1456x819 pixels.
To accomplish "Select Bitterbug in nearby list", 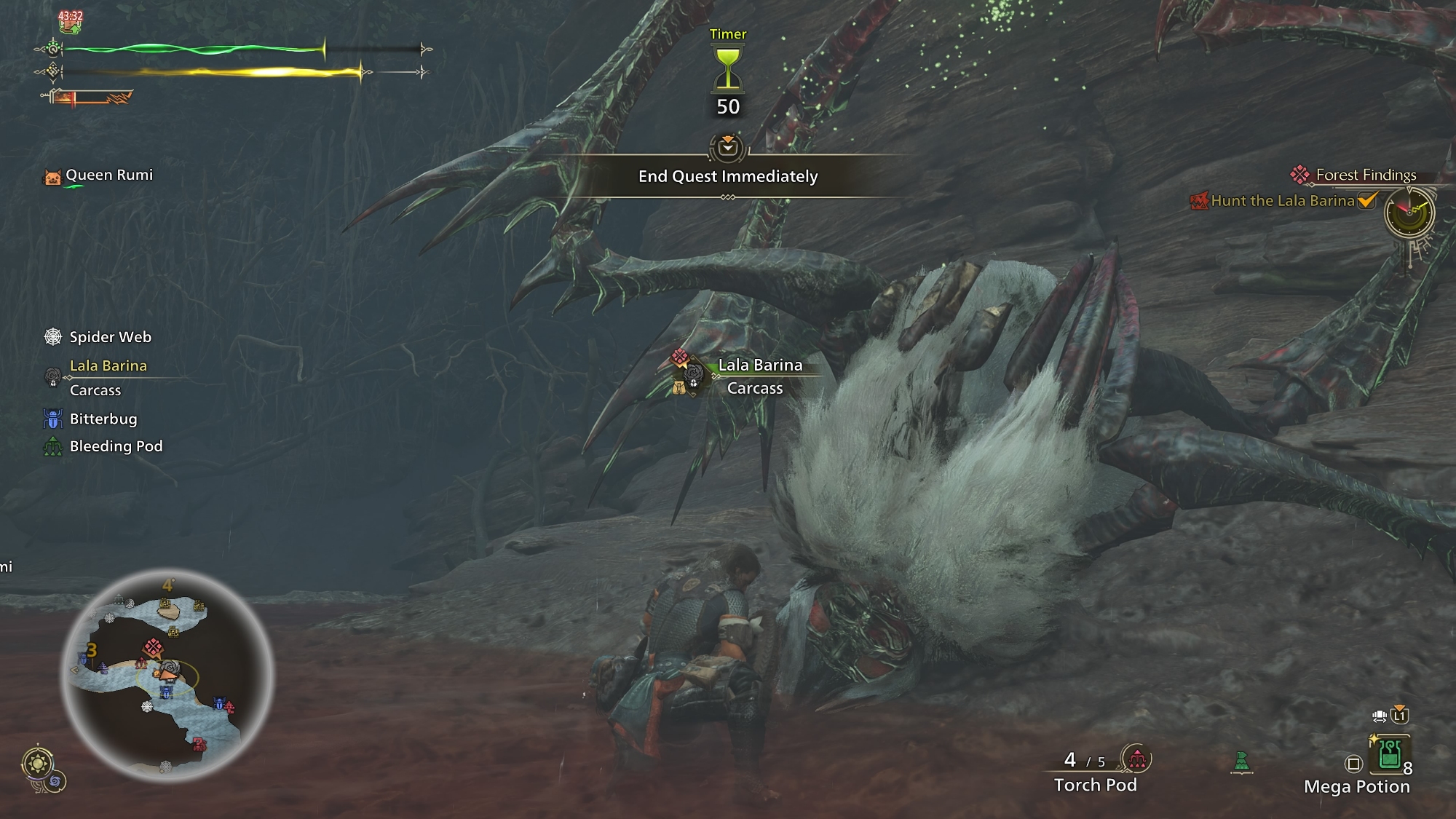I will 103,419.
